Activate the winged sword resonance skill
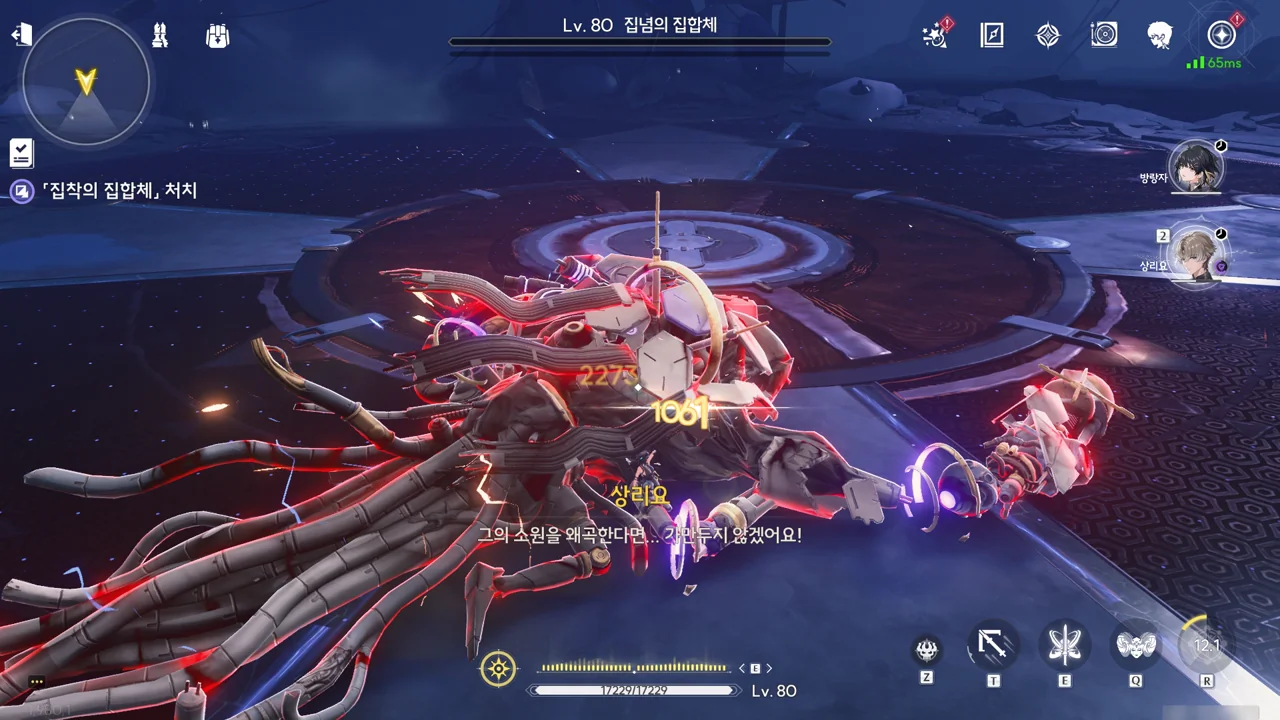 point(1064,645)
